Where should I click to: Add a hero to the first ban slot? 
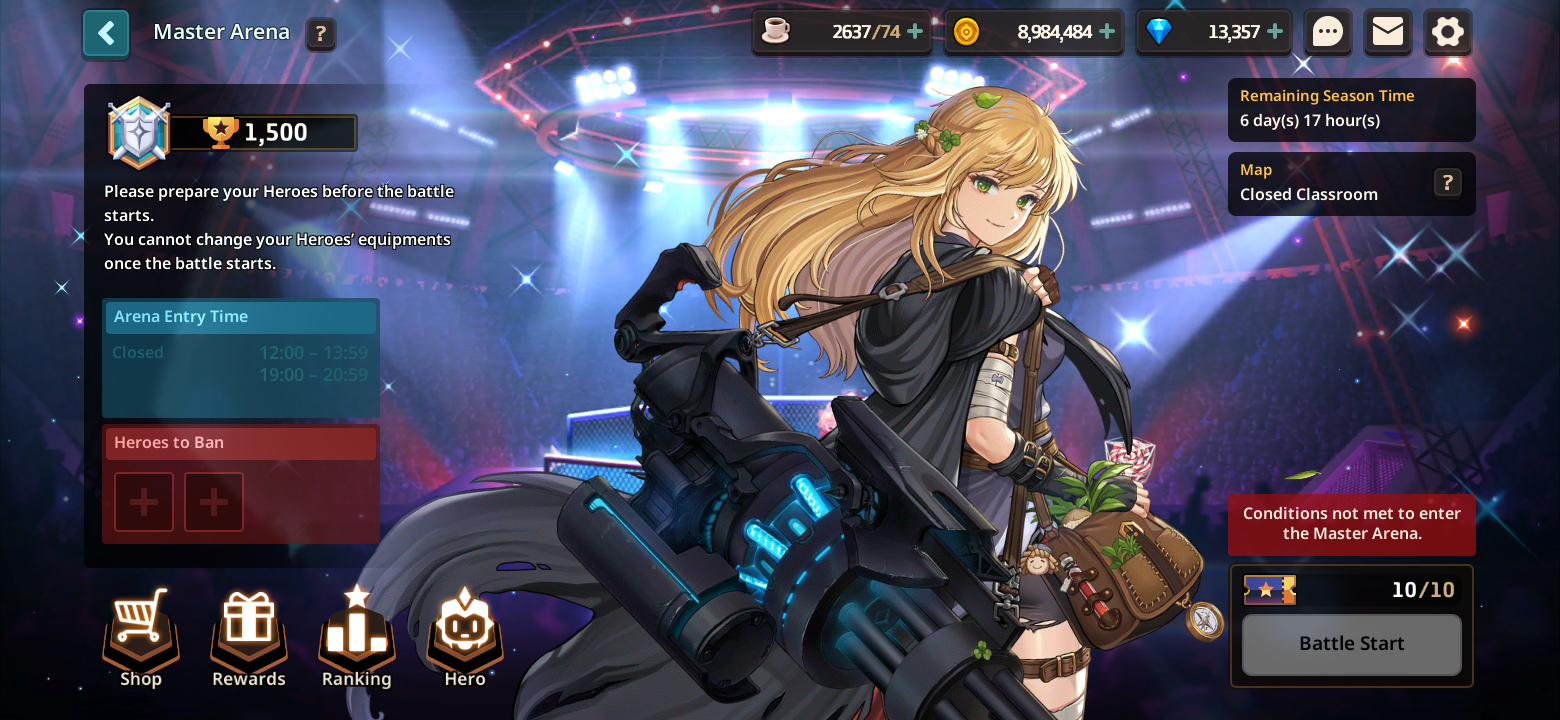pyautogui.click(x=143, y=501)
